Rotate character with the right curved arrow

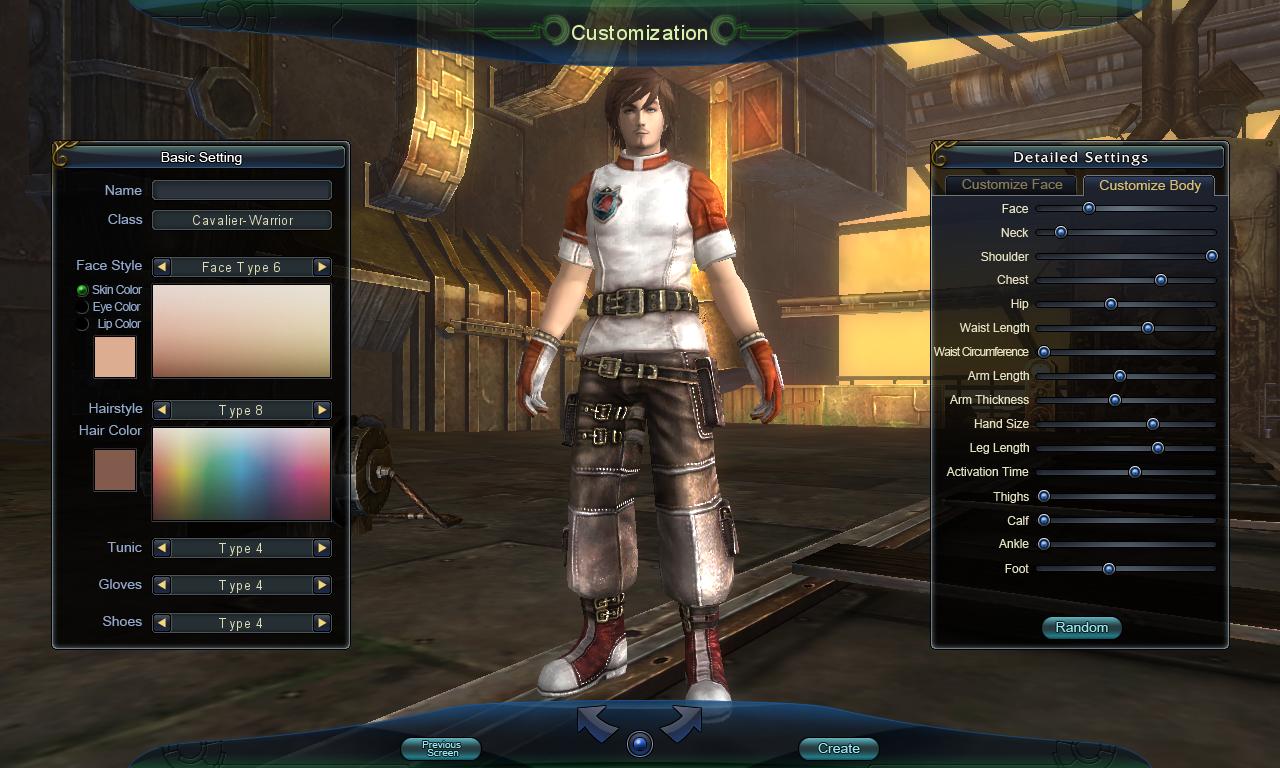pyautogui.click(x=681, y=724)
